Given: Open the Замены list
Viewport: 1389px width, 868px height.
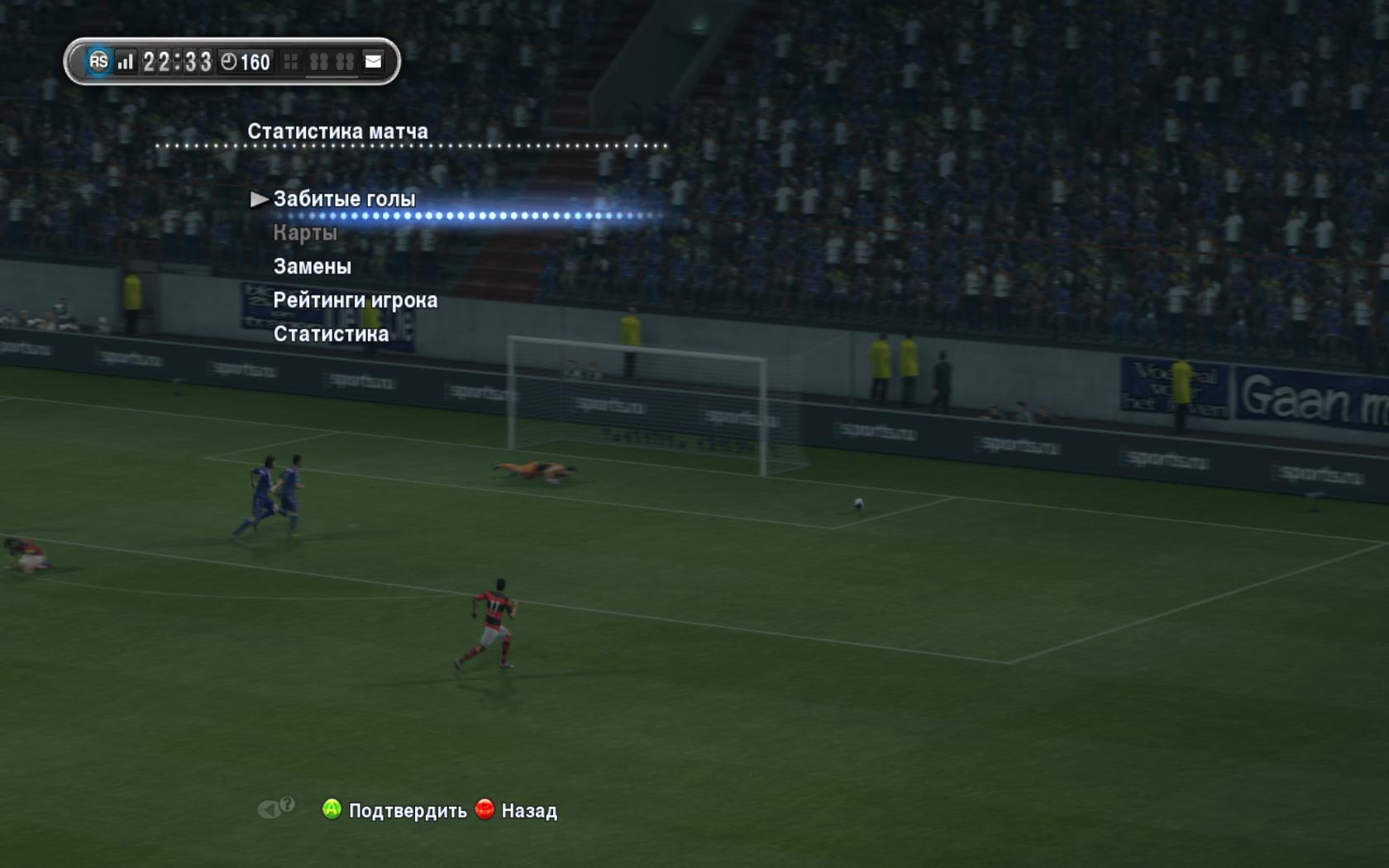Looking at the screenshot, I should click(312, 266).
